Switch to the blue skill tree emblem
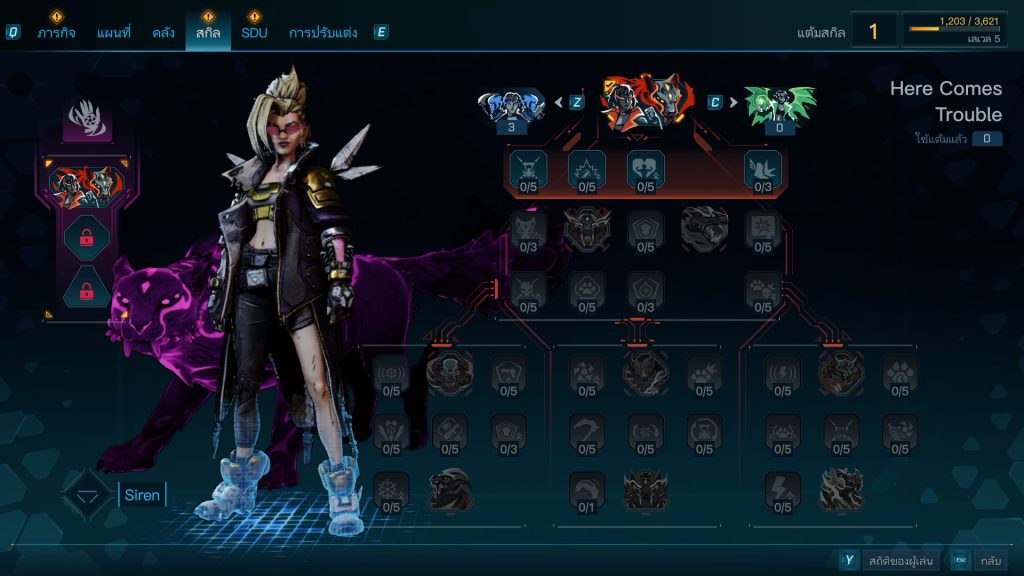 [x=512, y=106]
